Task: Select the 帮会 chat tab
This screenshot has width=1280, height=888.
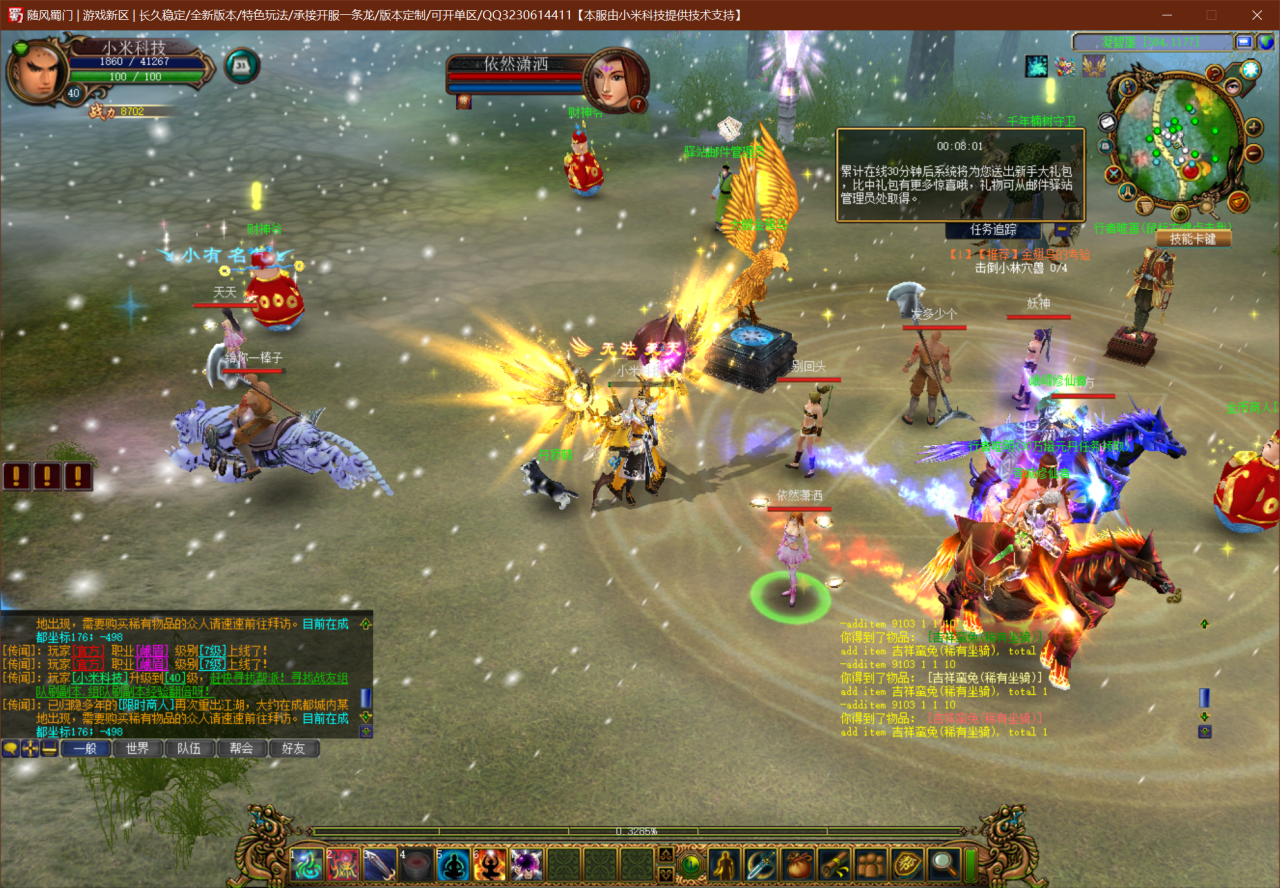Action: [x=241, y=748]
